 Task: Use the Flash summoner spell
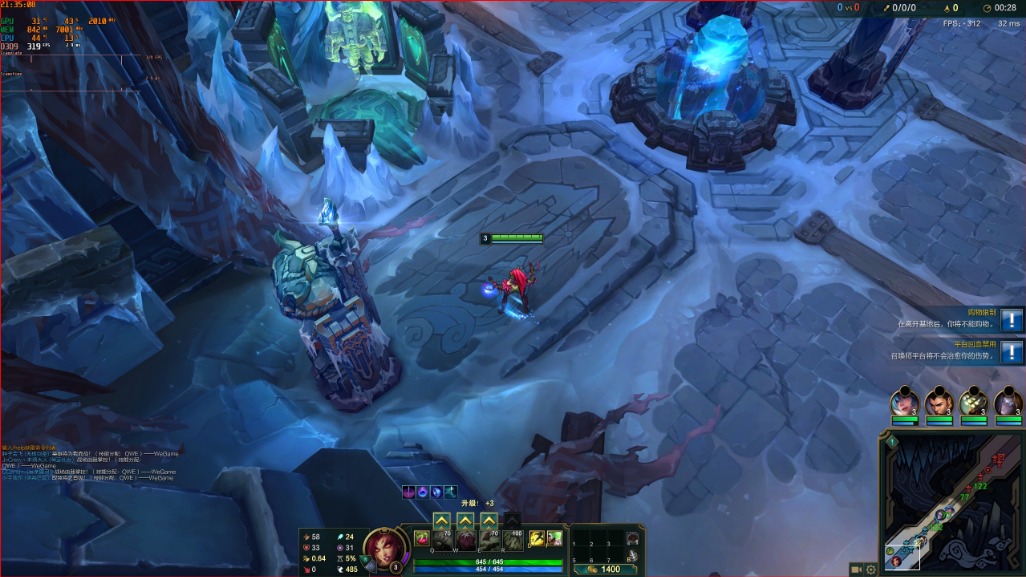536,539
